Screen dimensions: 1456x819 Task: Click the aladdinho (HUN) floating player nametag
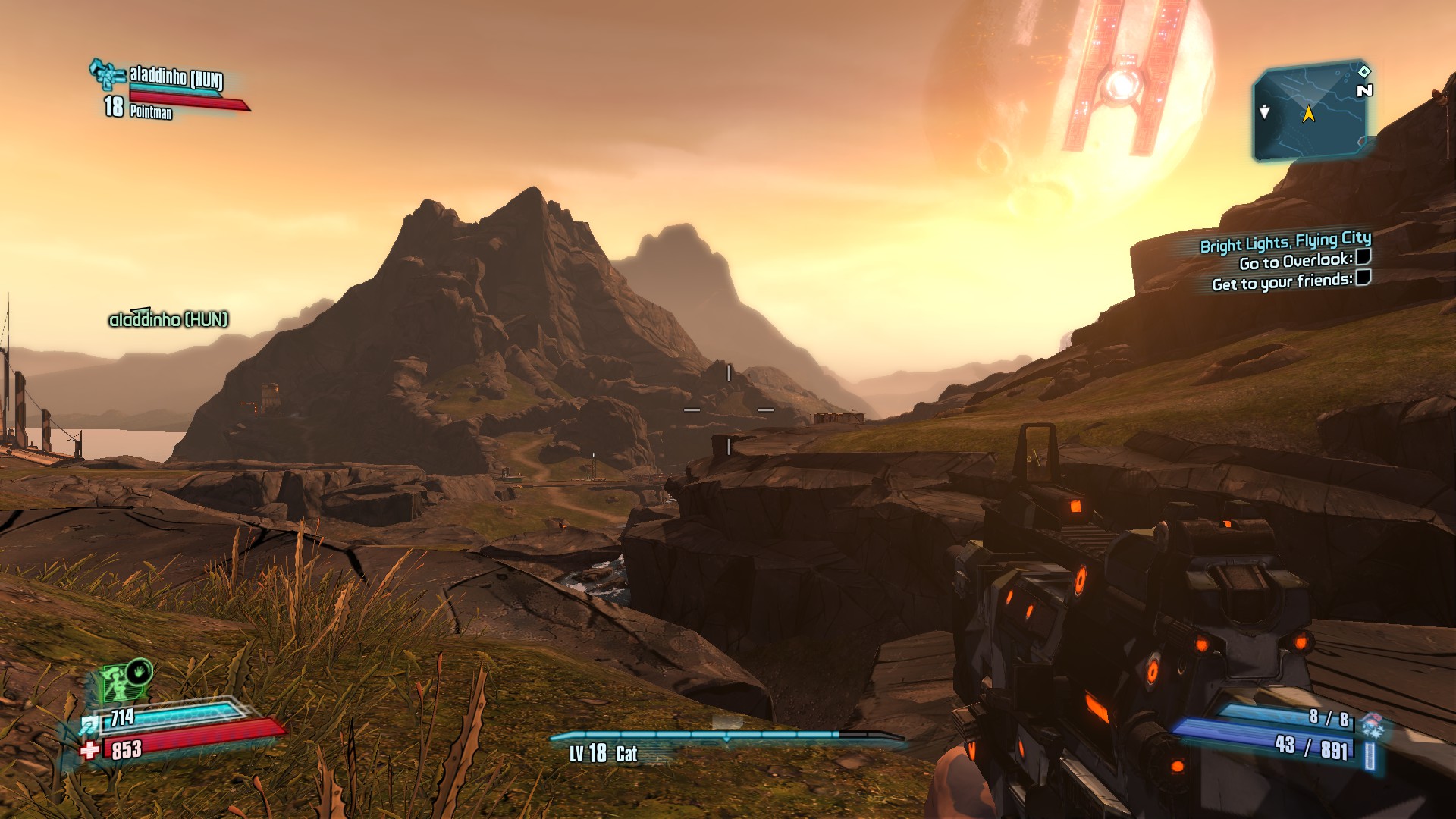tap(168, 319)
